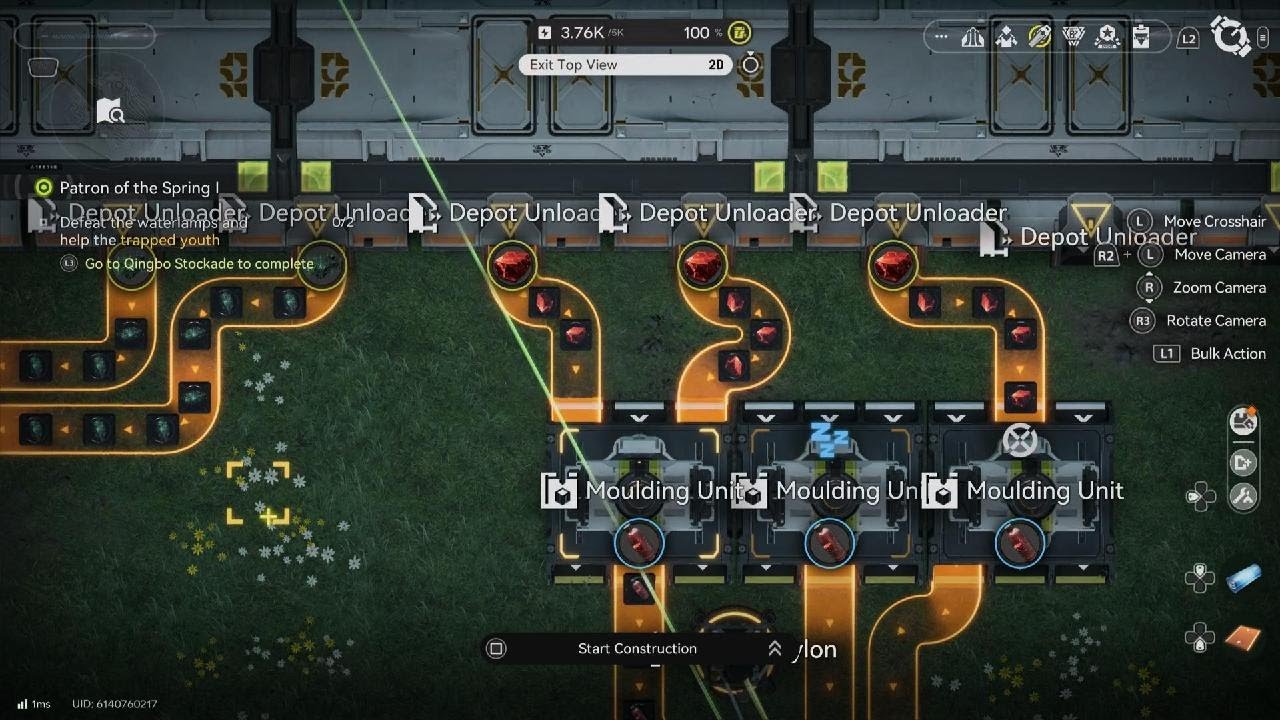Open the map search icon
This screenshot has width=1280, height=720.
[x=110, y=112]
